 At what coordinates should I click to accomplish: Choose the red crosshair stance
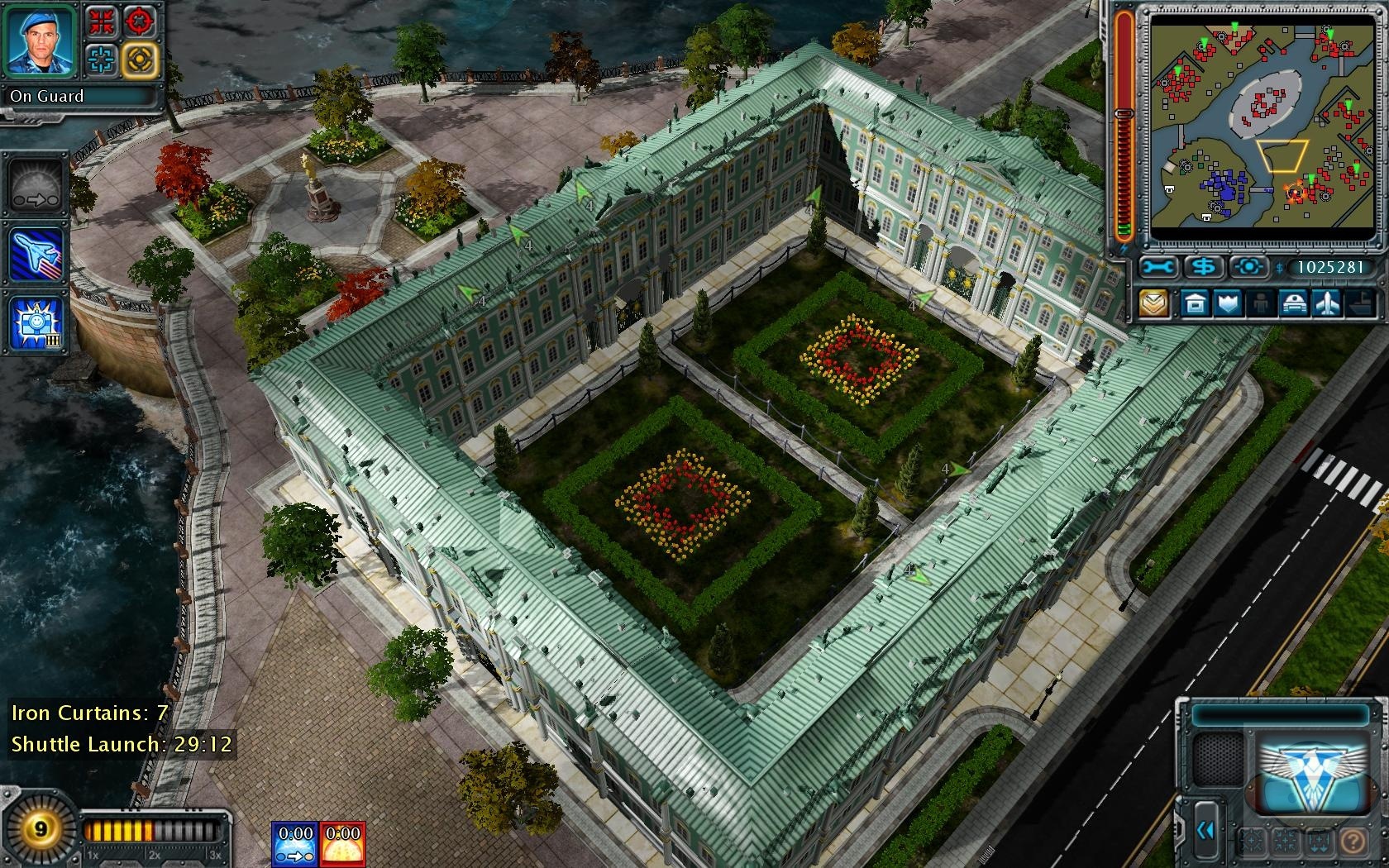click(140, 21)
